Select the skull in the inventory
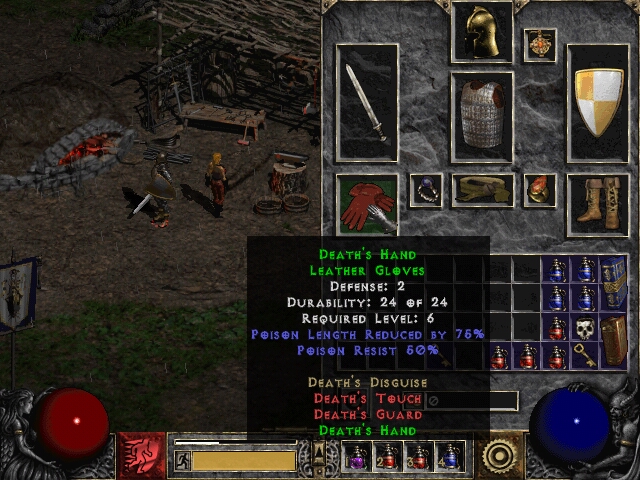 (x=583, y=327)
